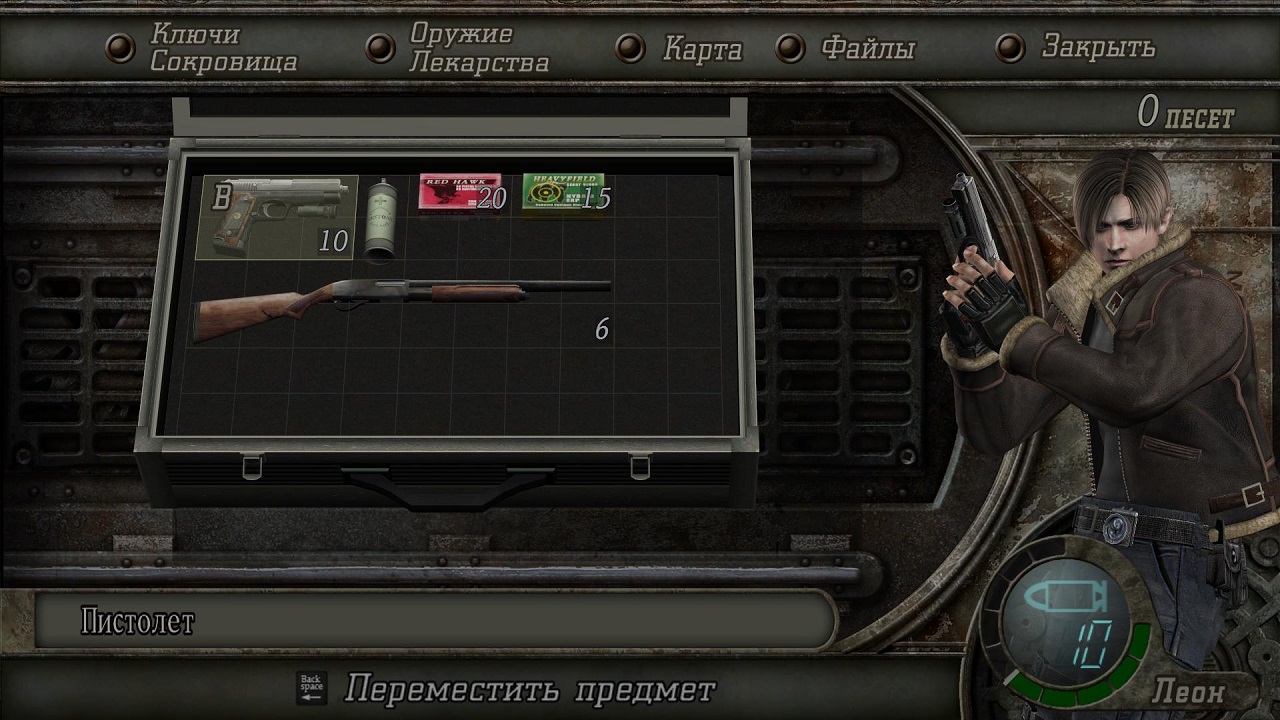Select the Red Hawk ammo box
The width and height of the screenshot is (1280, 720).
click(460, 192)
